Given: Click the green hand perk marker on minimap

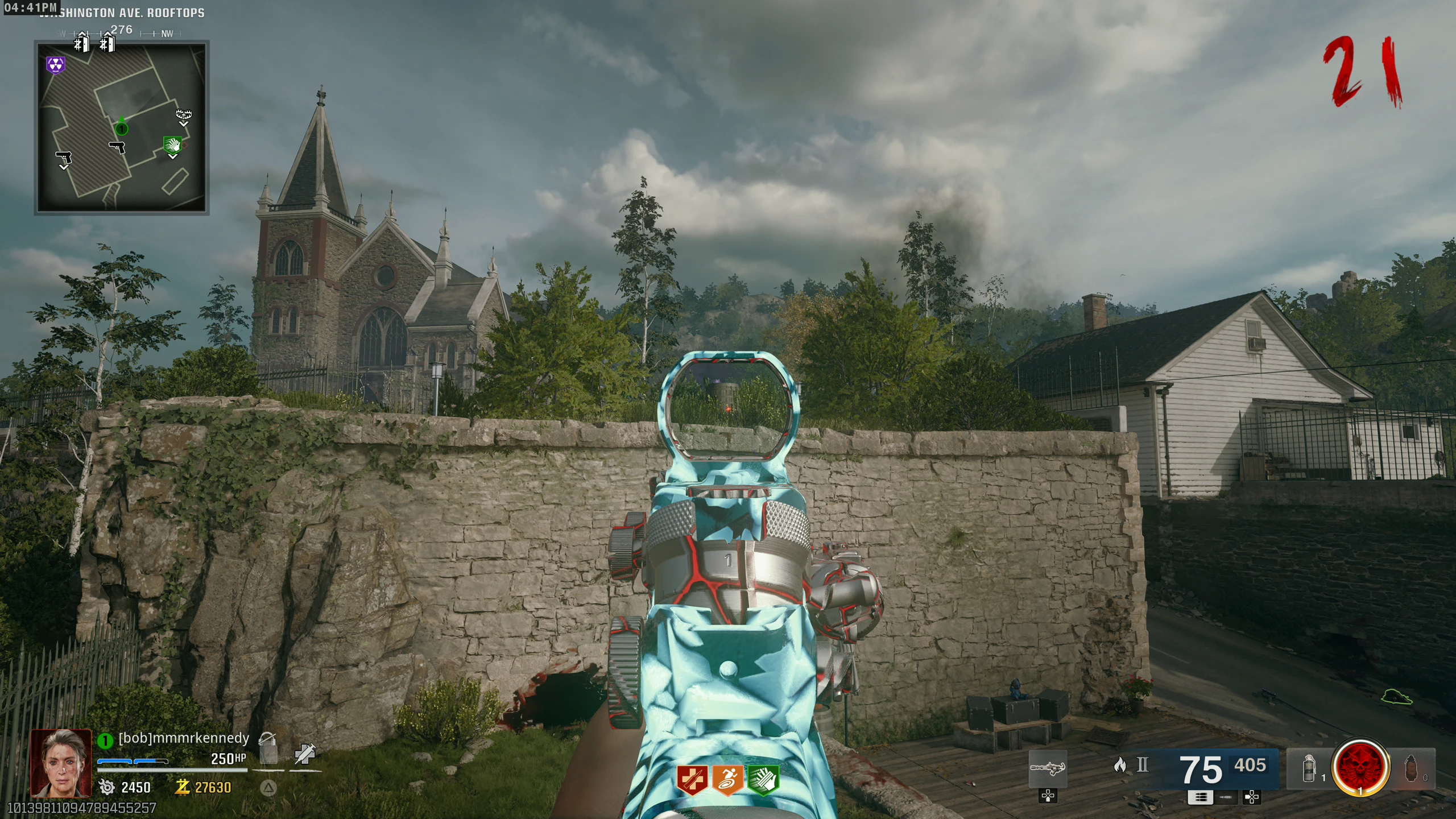Looking at the screenshot, I should click(x=172, y=145).
